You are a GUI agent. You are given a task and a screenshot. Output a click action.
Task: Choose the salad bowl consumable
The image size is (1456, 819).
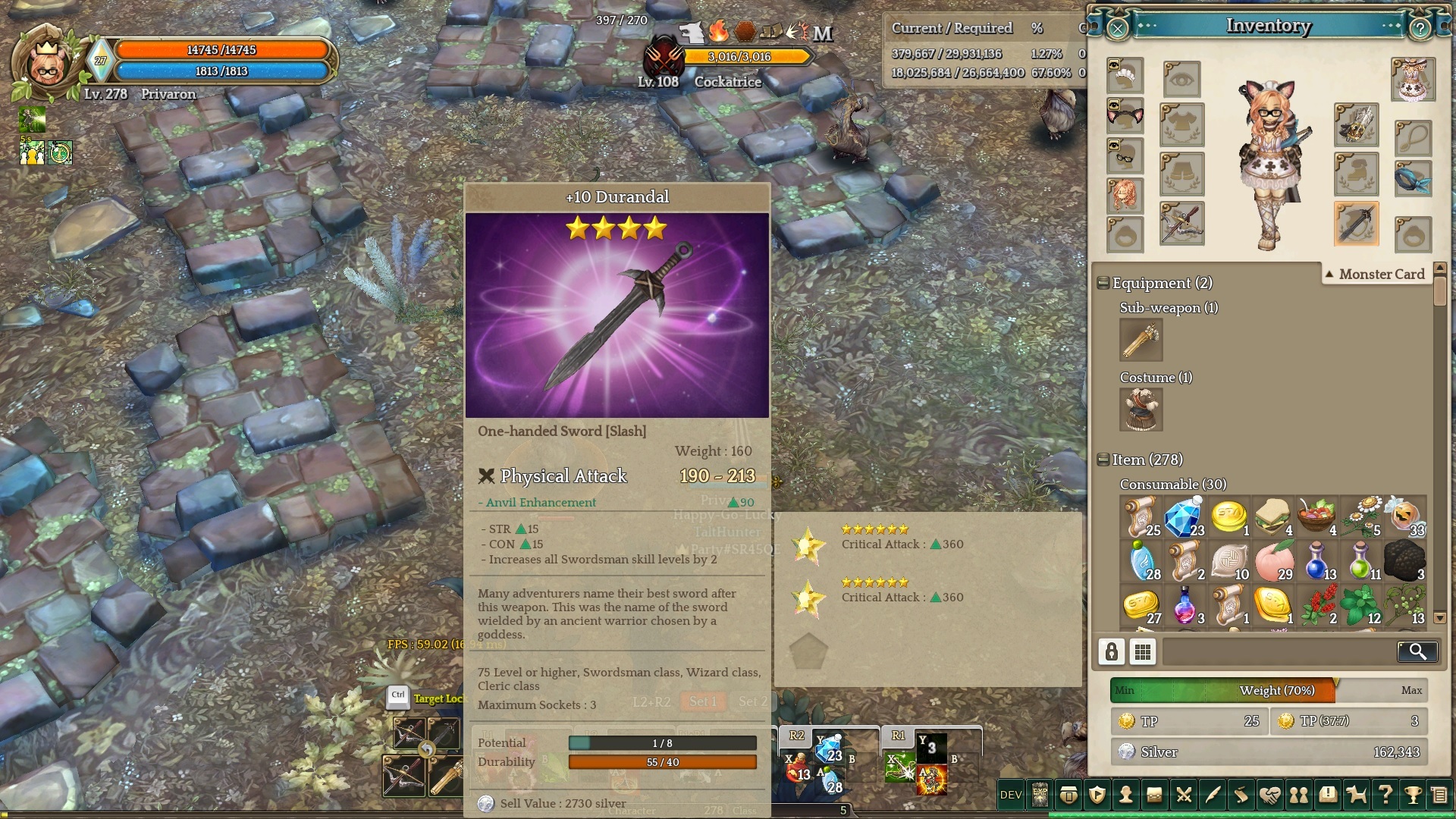click(1316, 517)
